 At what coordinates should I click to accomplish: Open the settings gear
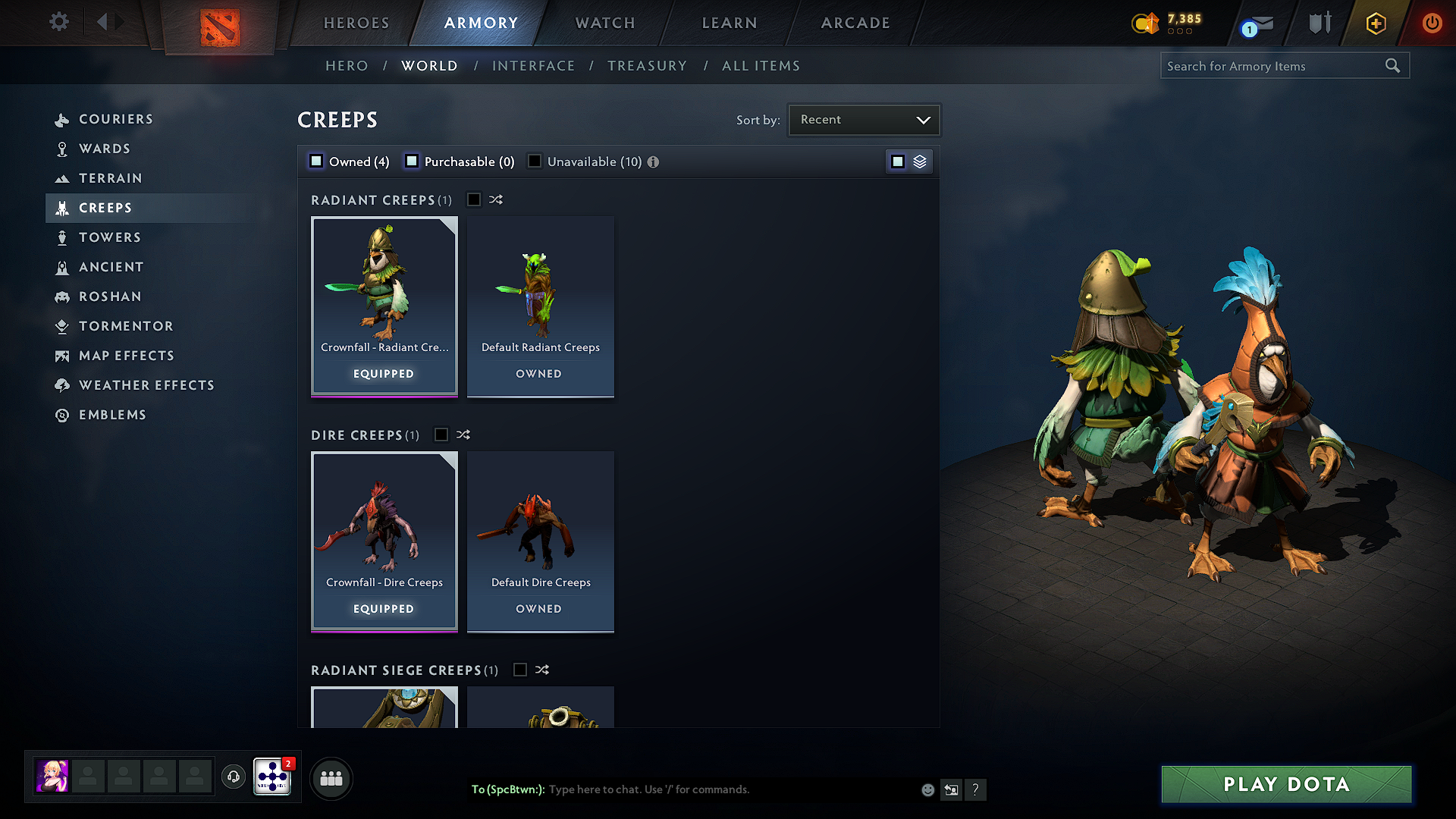[x=58, y=22]
